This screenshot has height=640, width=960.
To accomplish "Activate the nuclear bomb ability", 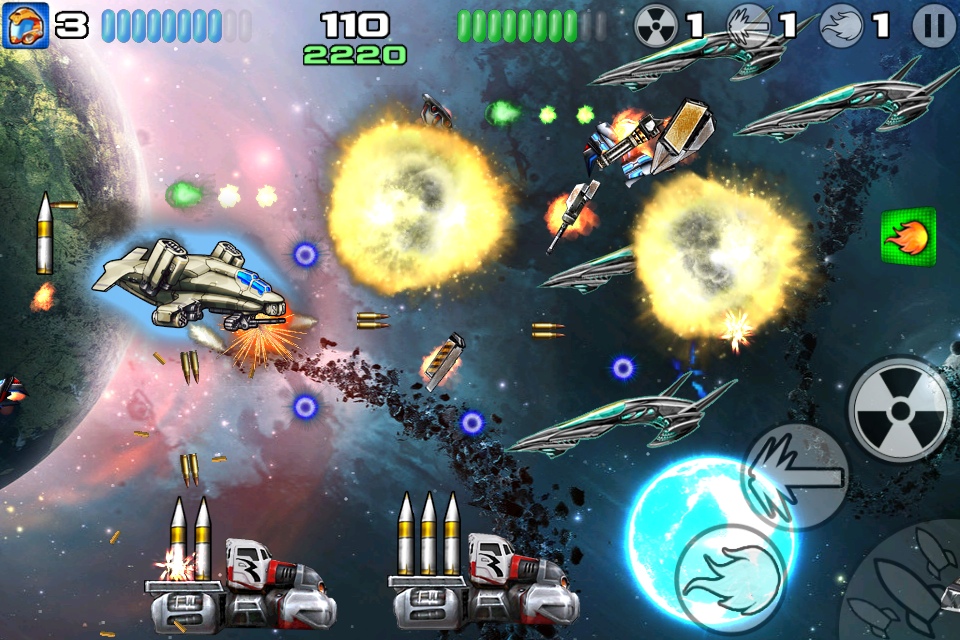I will click(x=899, y=409).
